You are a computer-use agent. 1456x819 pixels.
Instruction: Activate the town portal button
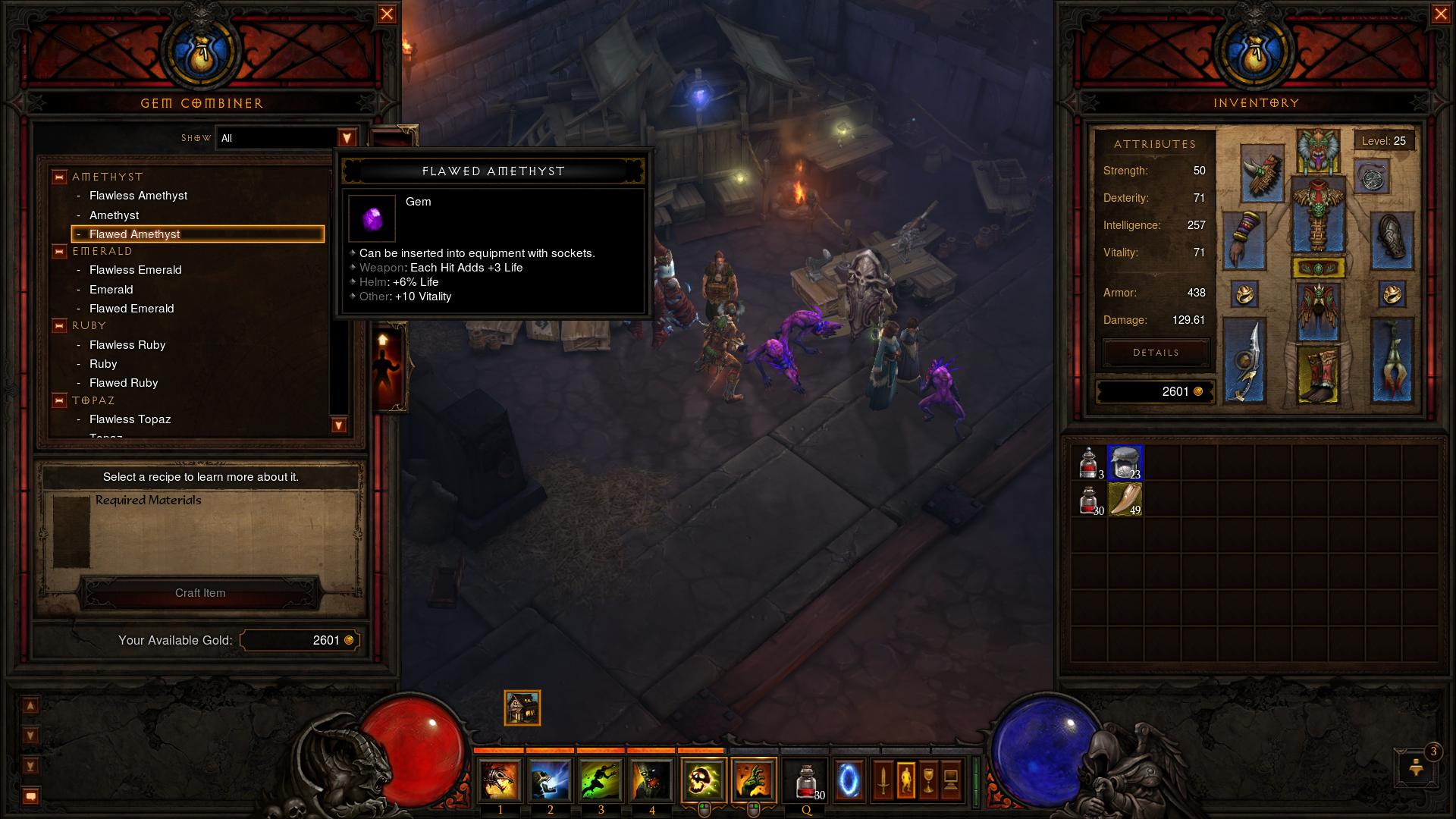point(849,780)
